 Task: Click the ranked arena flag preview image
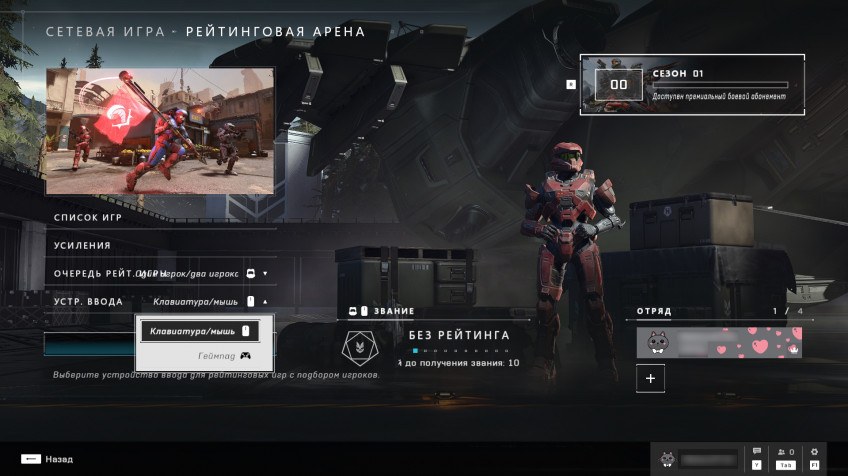[x=160, y=130]
